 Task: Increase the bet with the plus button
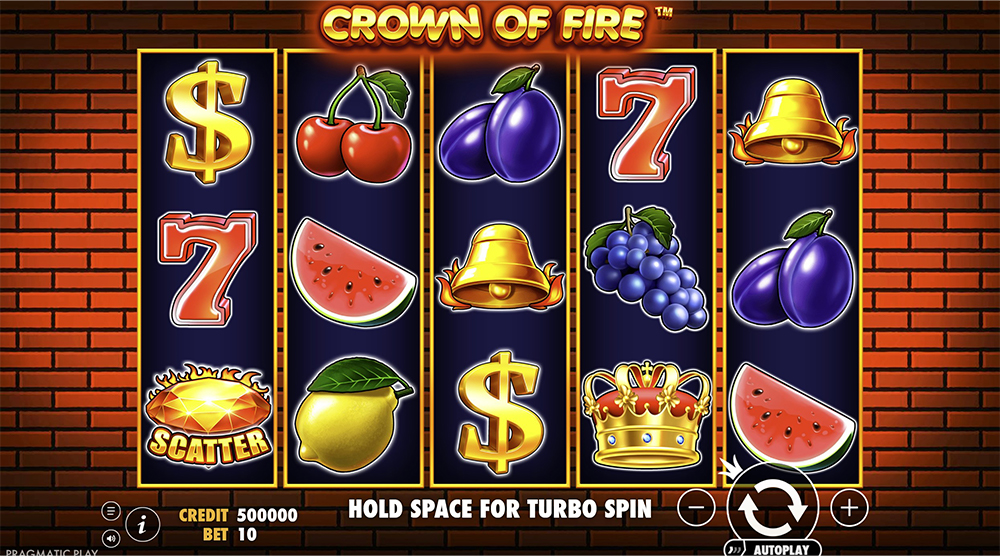point(849,507)
